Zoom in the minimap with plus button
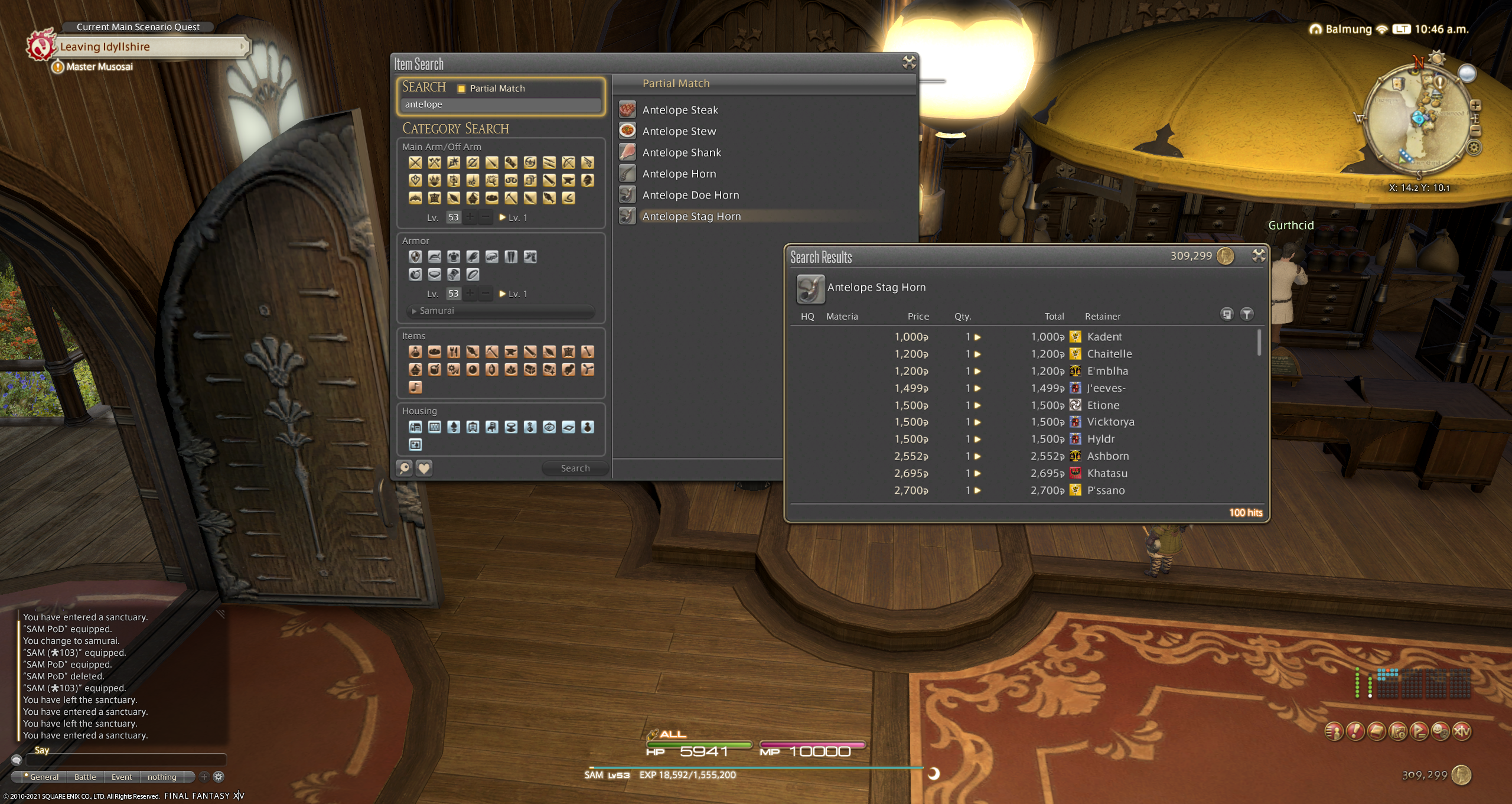Image resolution: width=1512 pixels, height=804 pixels. pos(1475,105)
